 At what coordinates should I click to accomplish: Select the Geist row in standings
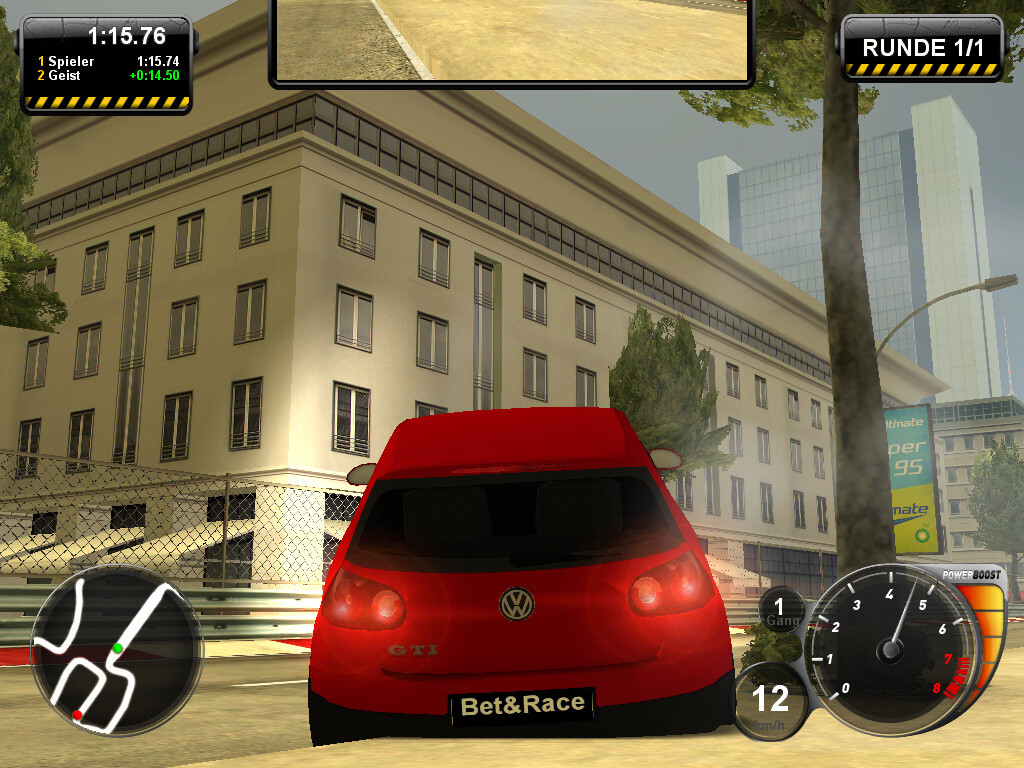click(107, 75)
